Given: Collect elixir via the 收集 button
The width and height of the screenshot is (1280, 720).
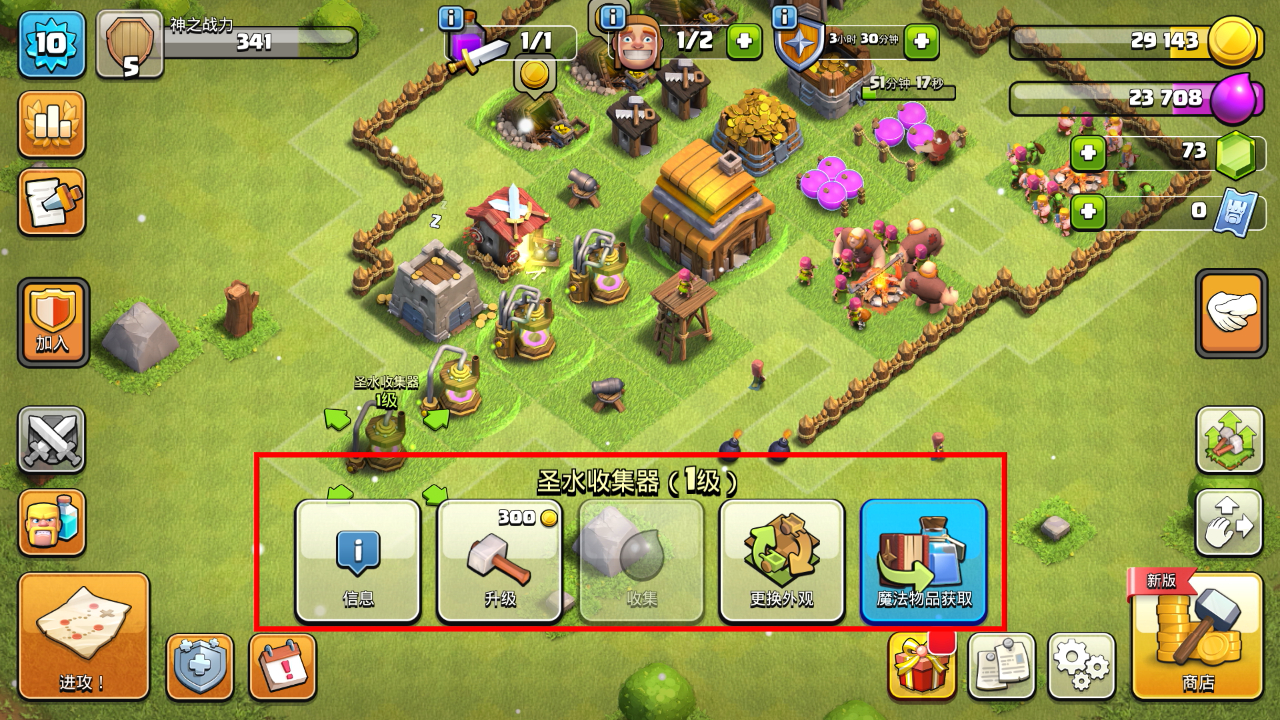Looking at the screenshot, I should tap(641, 560).
